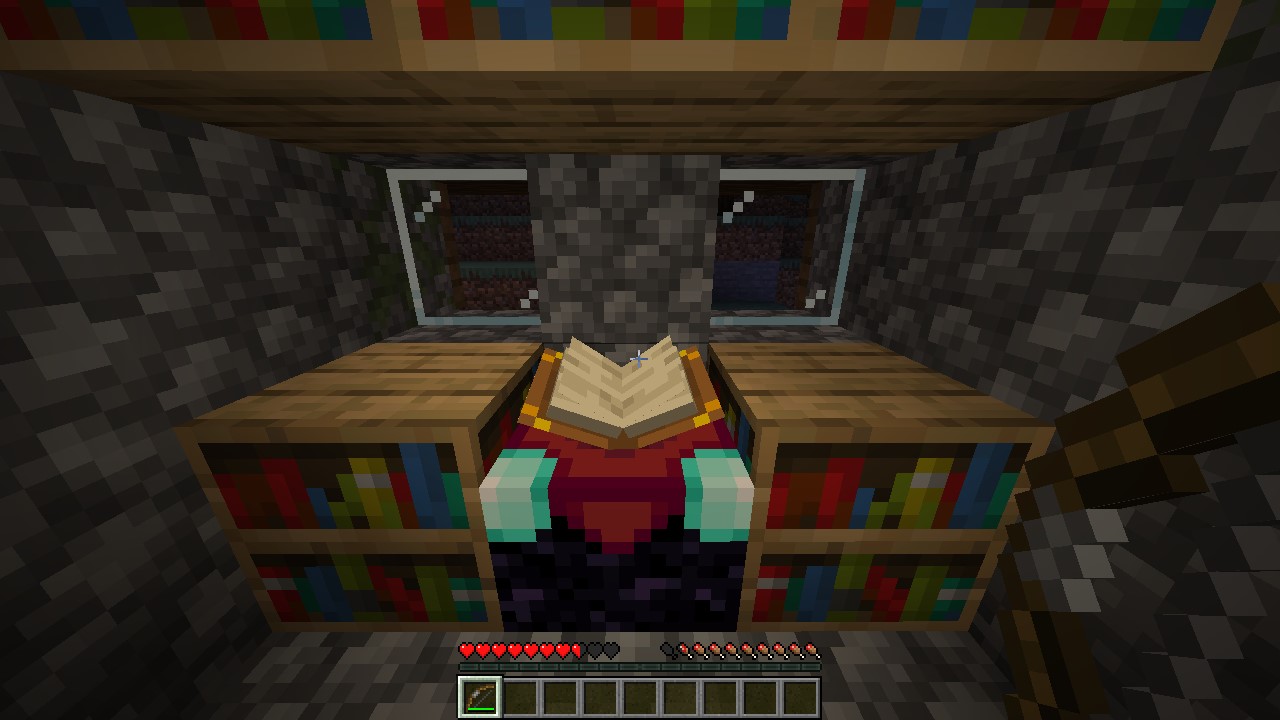Click the rightmost hunger drumstick icon
Screen dimensions: 1280x720
(810, 650)
